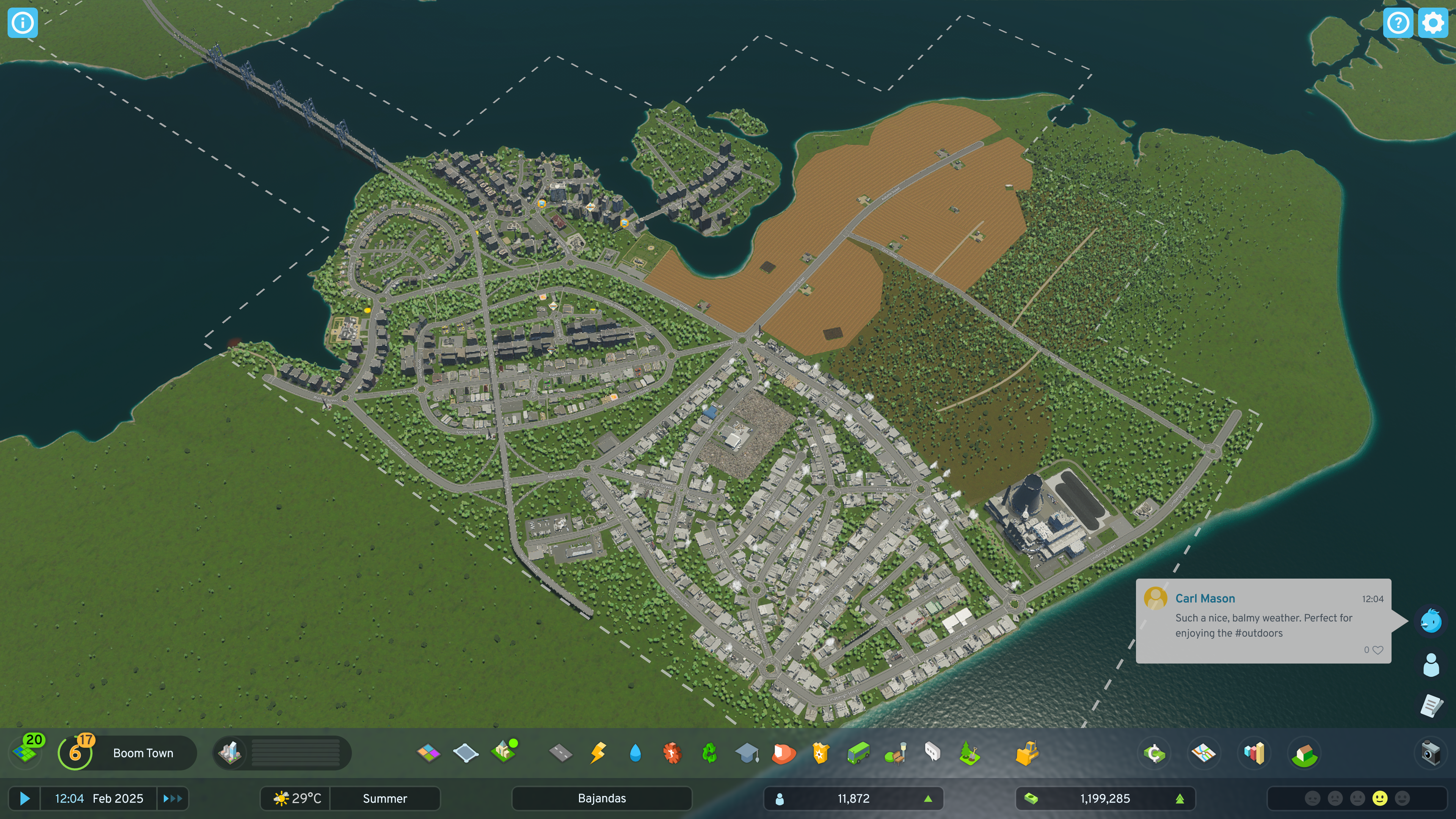Image resolution: width=1456 pixels, height=819 pixels.
Task: Like Carl Mason's Chirper post
Action: (1378, 650)
